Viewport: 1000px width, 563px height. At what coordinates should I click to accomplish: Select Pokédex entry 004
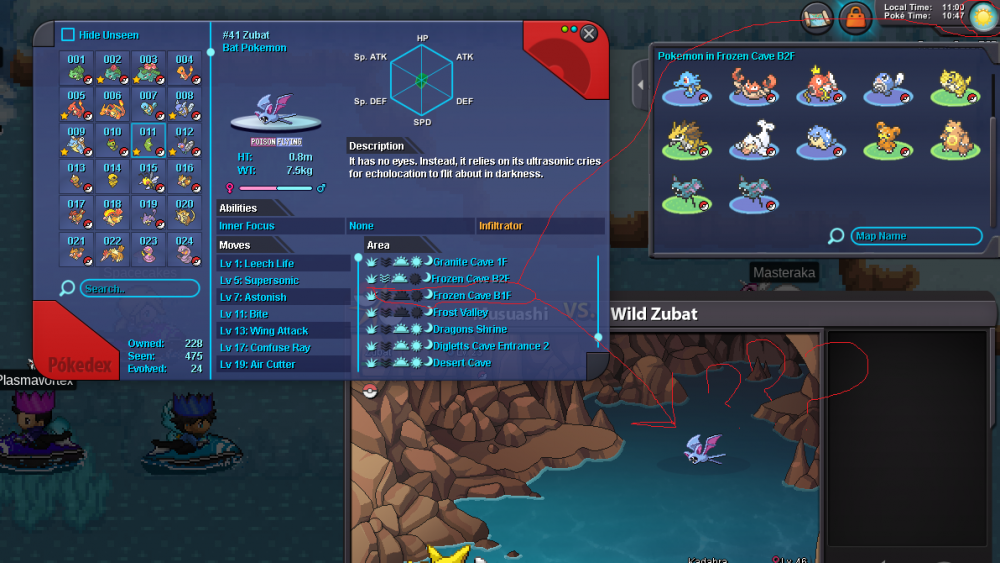point(184,68)
